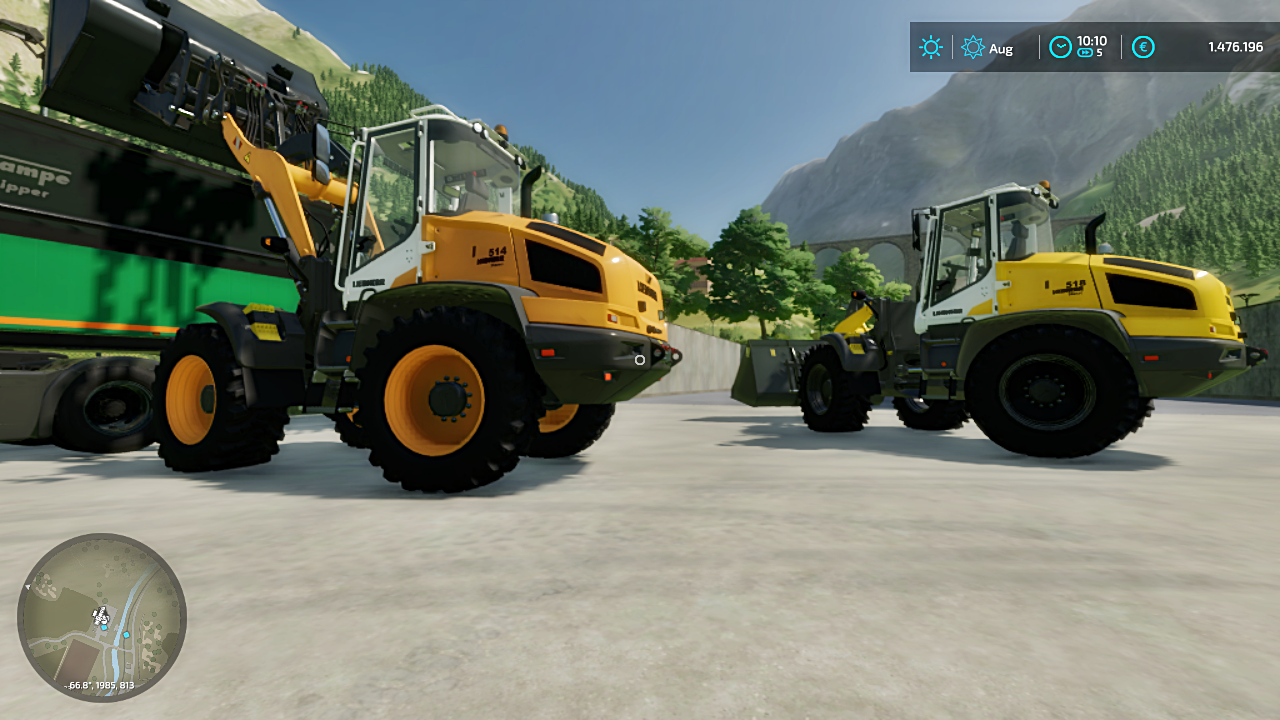Screen dimensions: 1280x720
Task: Click the clock time-scale icon
Action: [1060, 47]
